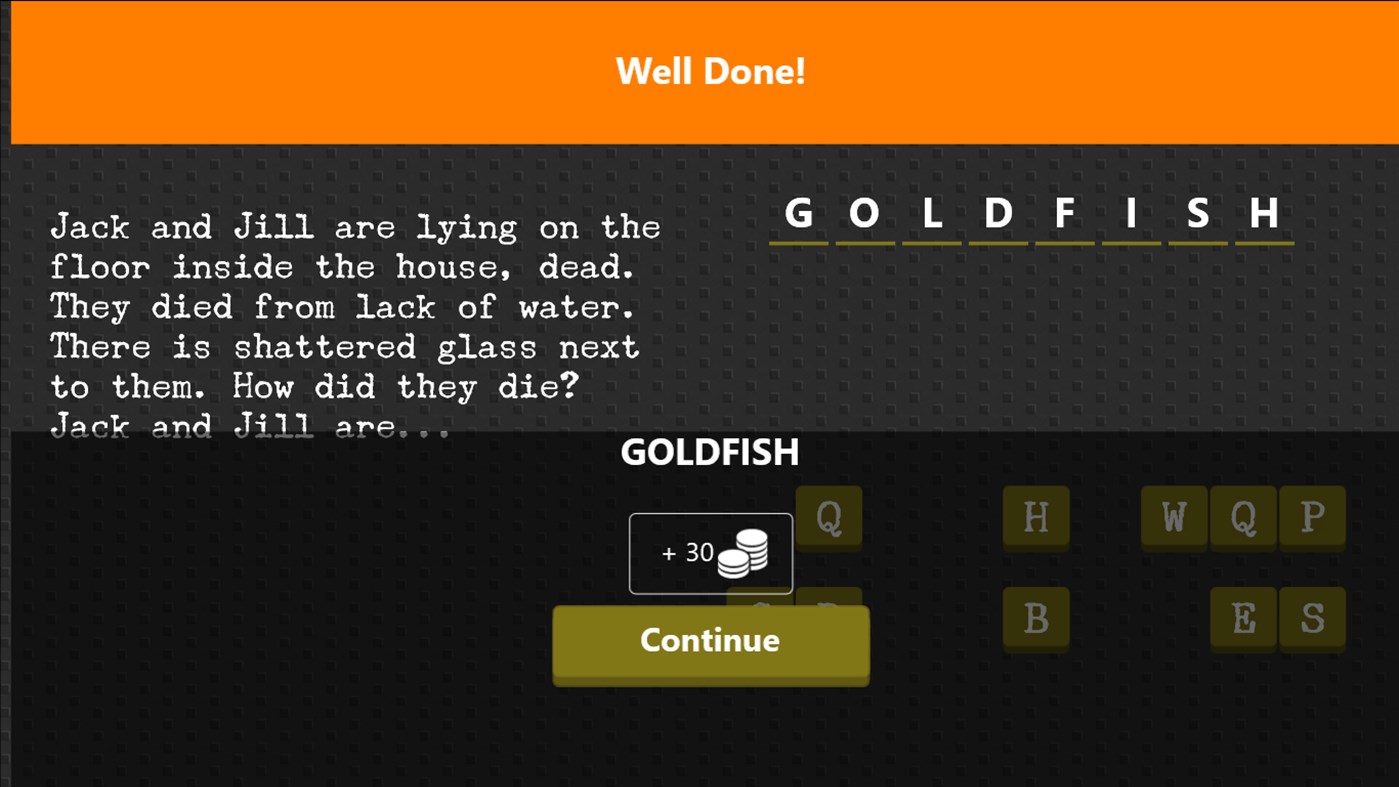Tap the H letter tile in the top row
This screenshot has height=787, width=1399.
click(1036, 517)
